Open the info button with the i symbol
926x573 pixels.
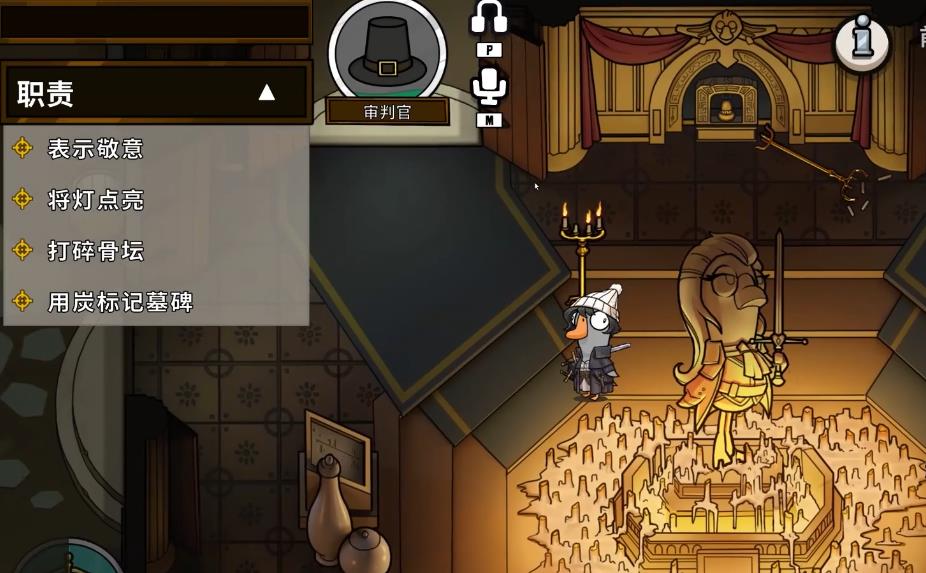861,42
